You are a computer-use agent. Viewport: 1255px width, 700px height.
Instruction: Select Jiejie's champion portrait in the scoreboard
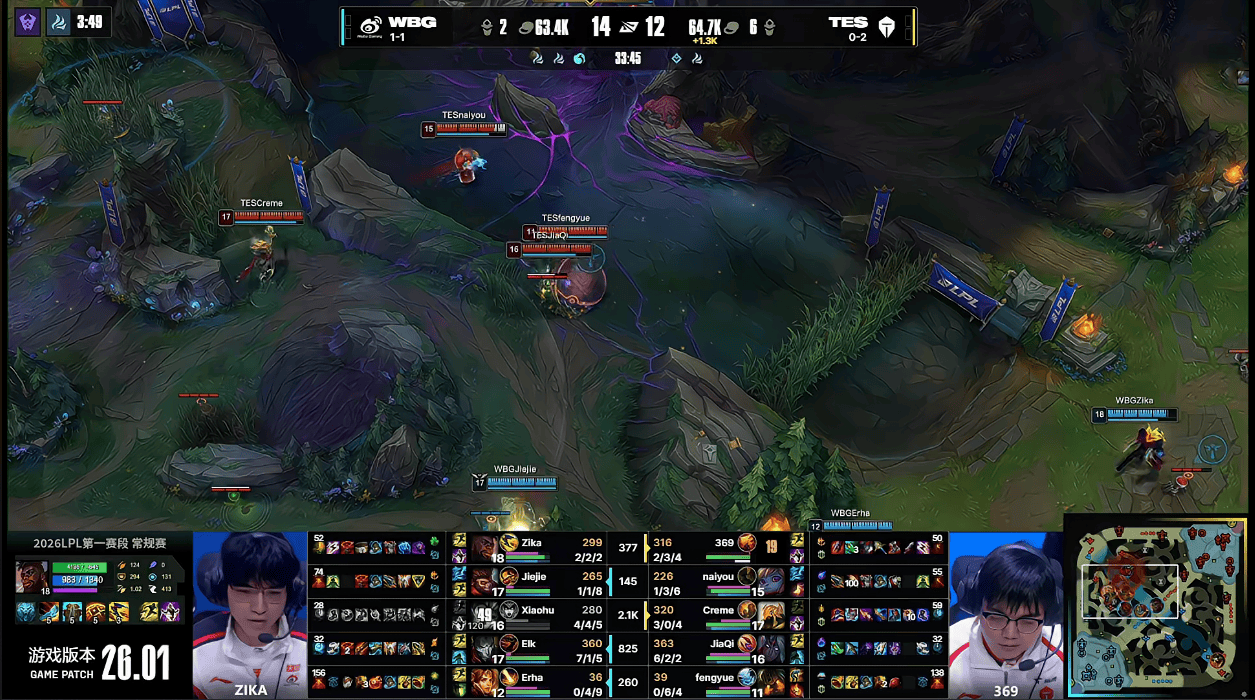pyautogui.click(x=485, y=578)
